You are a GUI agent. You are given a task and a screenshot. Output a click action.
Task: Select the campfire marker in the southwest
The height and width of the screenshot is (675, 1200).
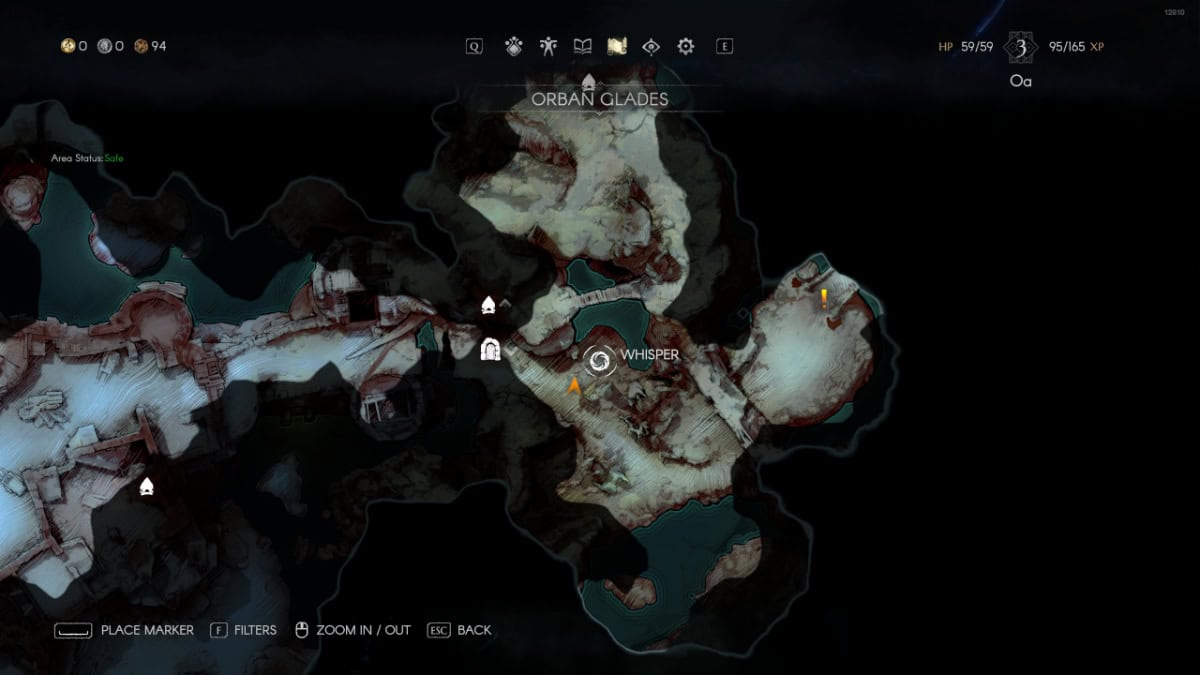click(147, 487)
